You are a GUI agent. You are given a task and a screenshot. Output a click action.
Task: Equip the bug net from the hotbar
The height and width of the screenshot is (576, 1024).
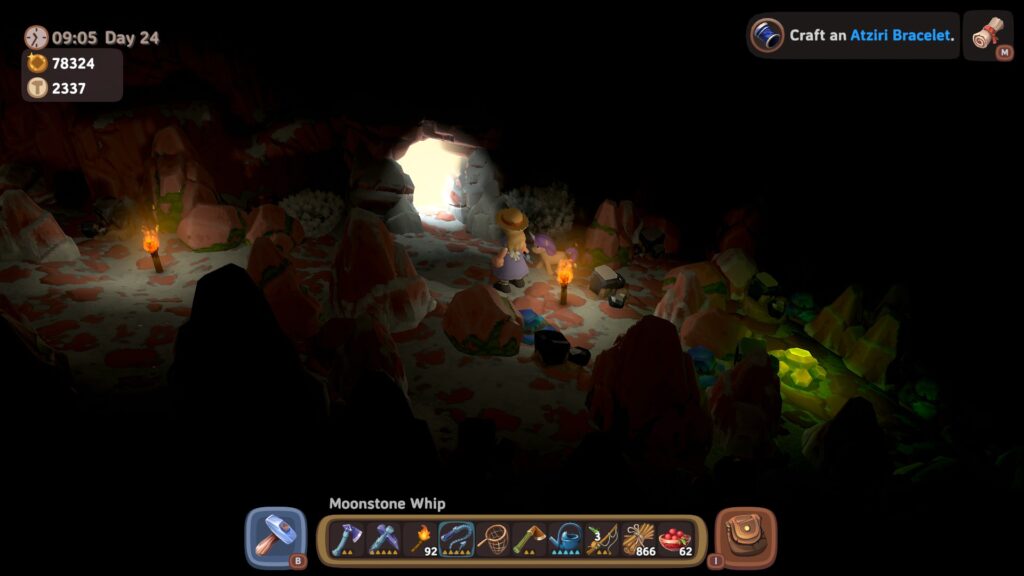(493, 539)
